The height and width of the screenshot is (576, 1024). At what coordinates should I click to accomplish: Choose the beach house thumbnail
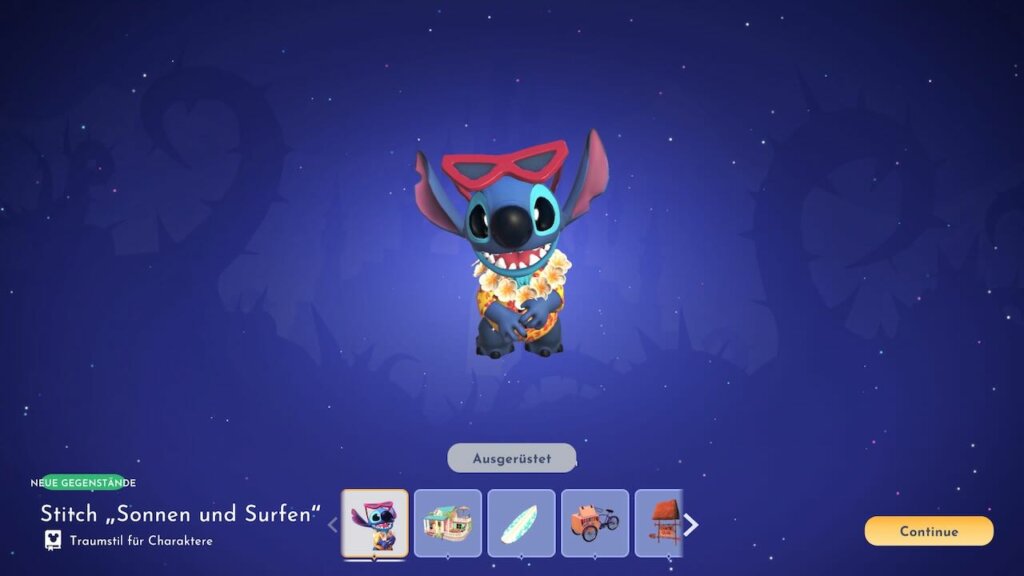pos(448,523)
